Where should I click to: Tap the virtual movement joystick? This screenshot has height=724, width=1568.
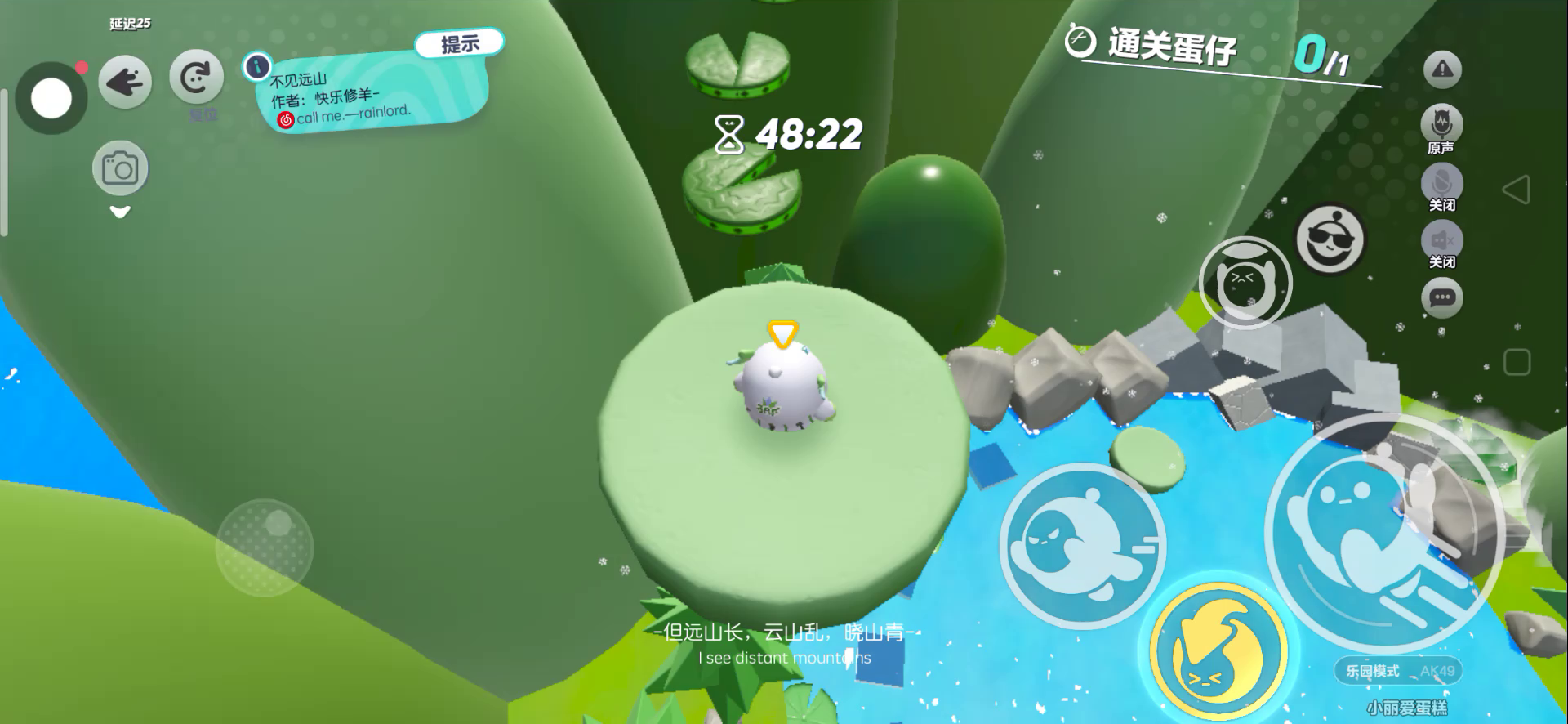click(265, 547)
